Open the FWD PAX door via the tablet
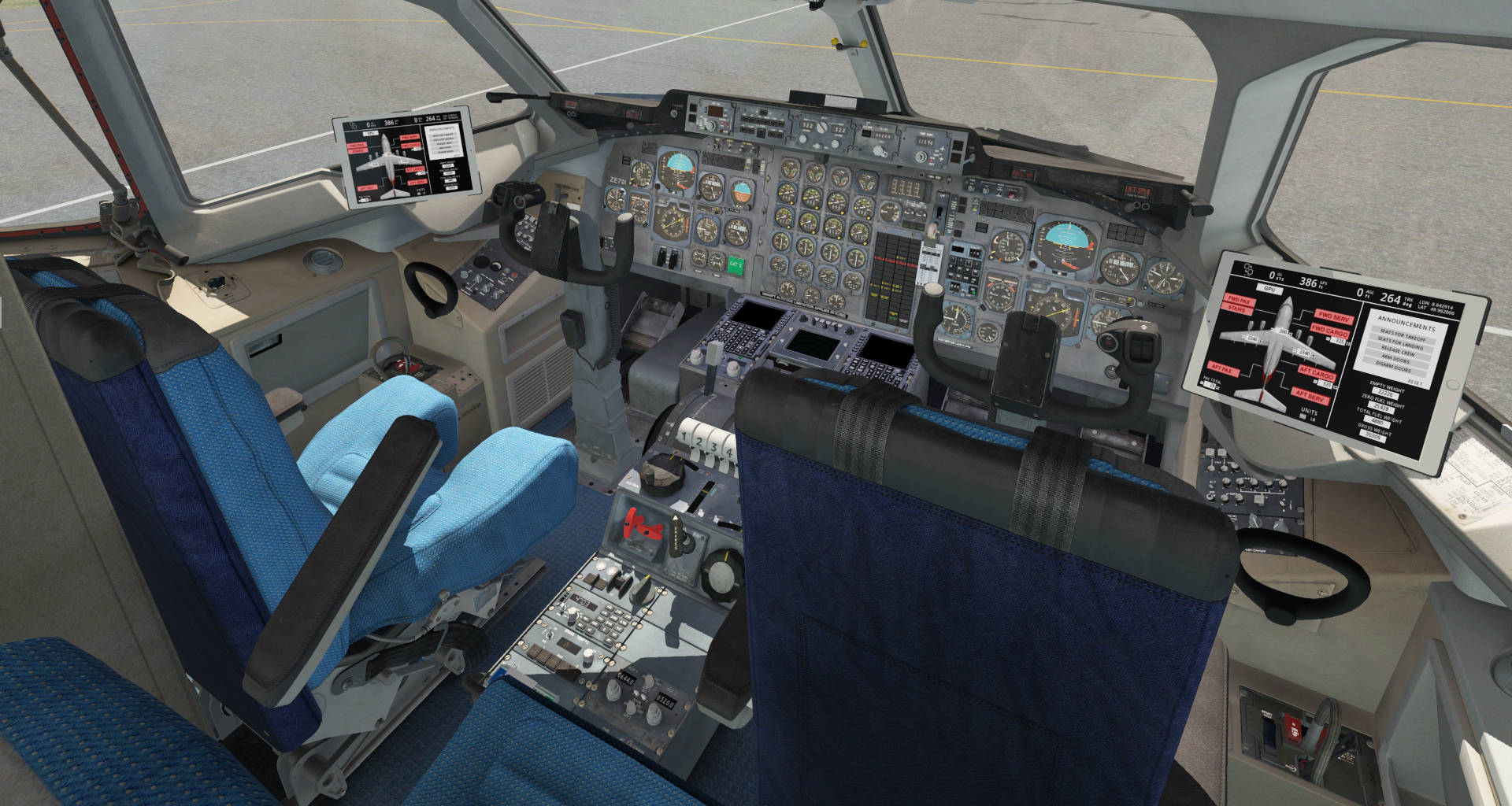 1240,300
